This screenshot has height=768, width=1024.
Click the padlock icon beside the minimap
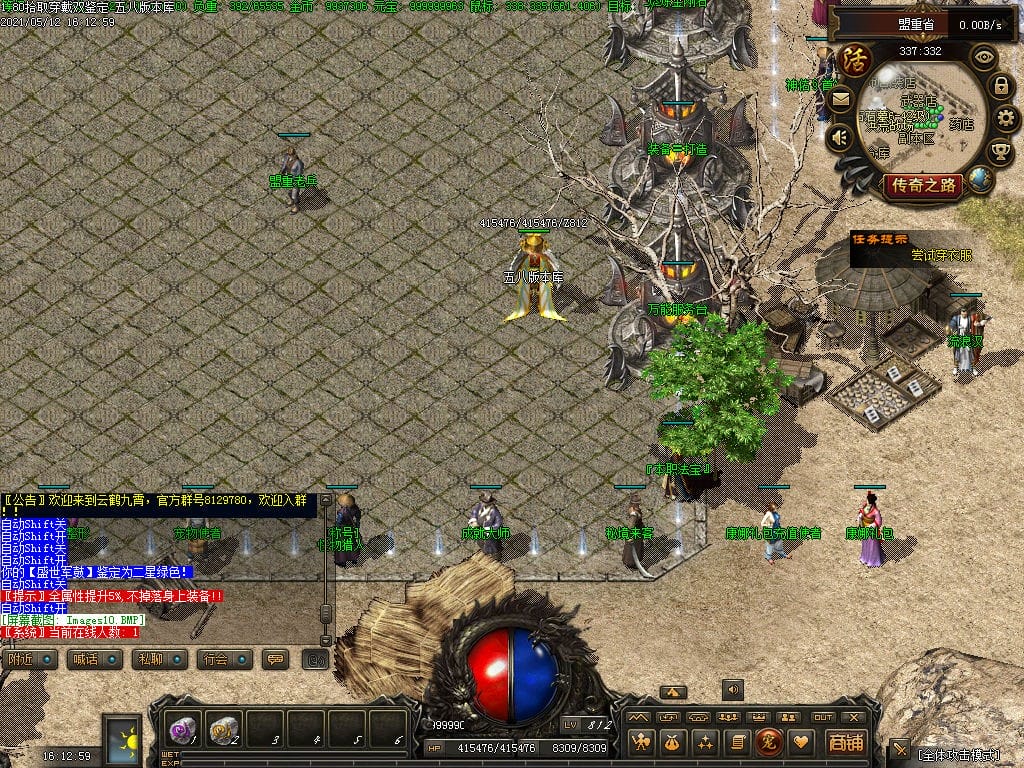click(x=1001, y=86)
